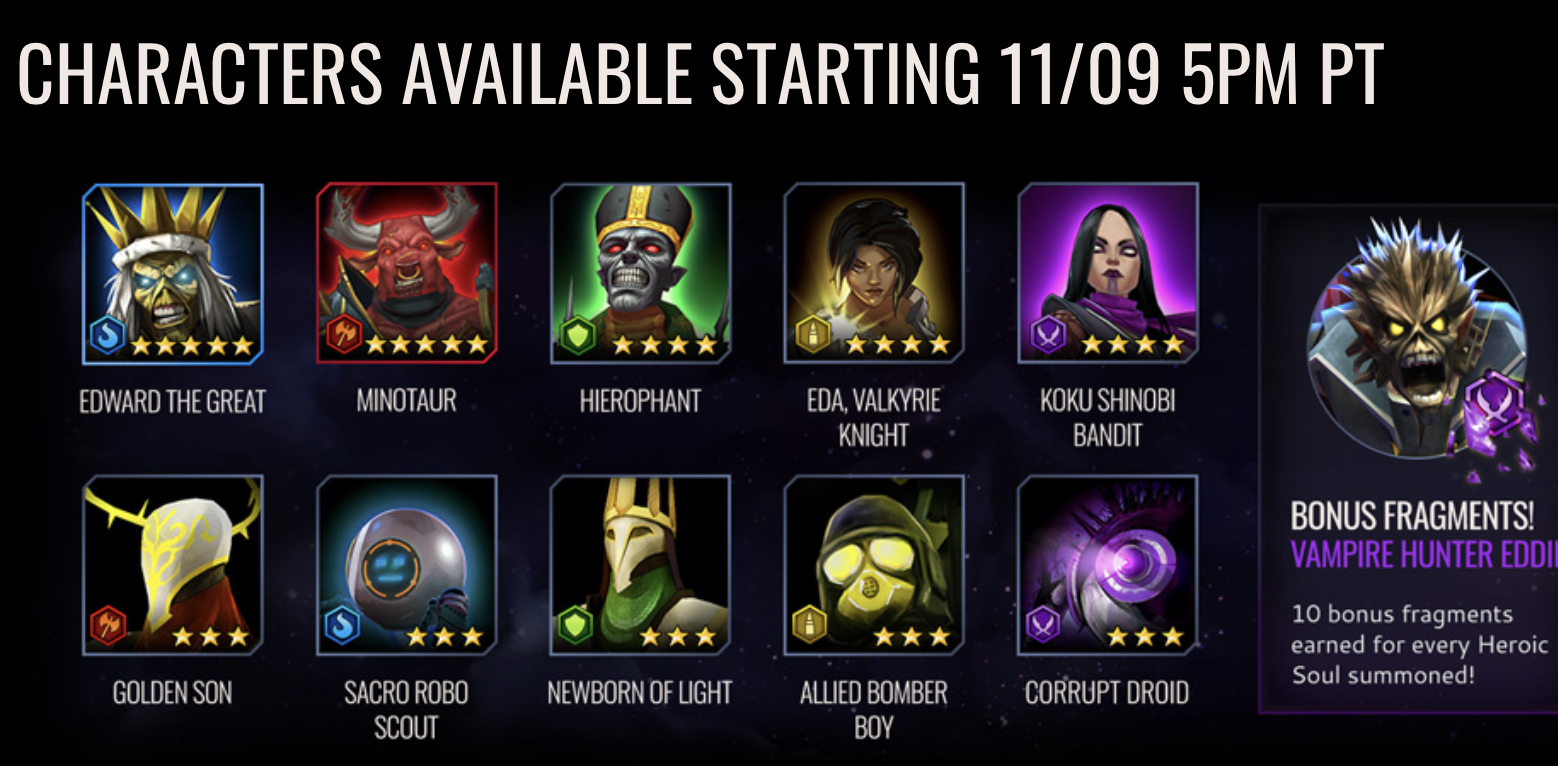
Task: Pick the Koku Shinobi Bandit tile
Action: [x=1108, y=273]
